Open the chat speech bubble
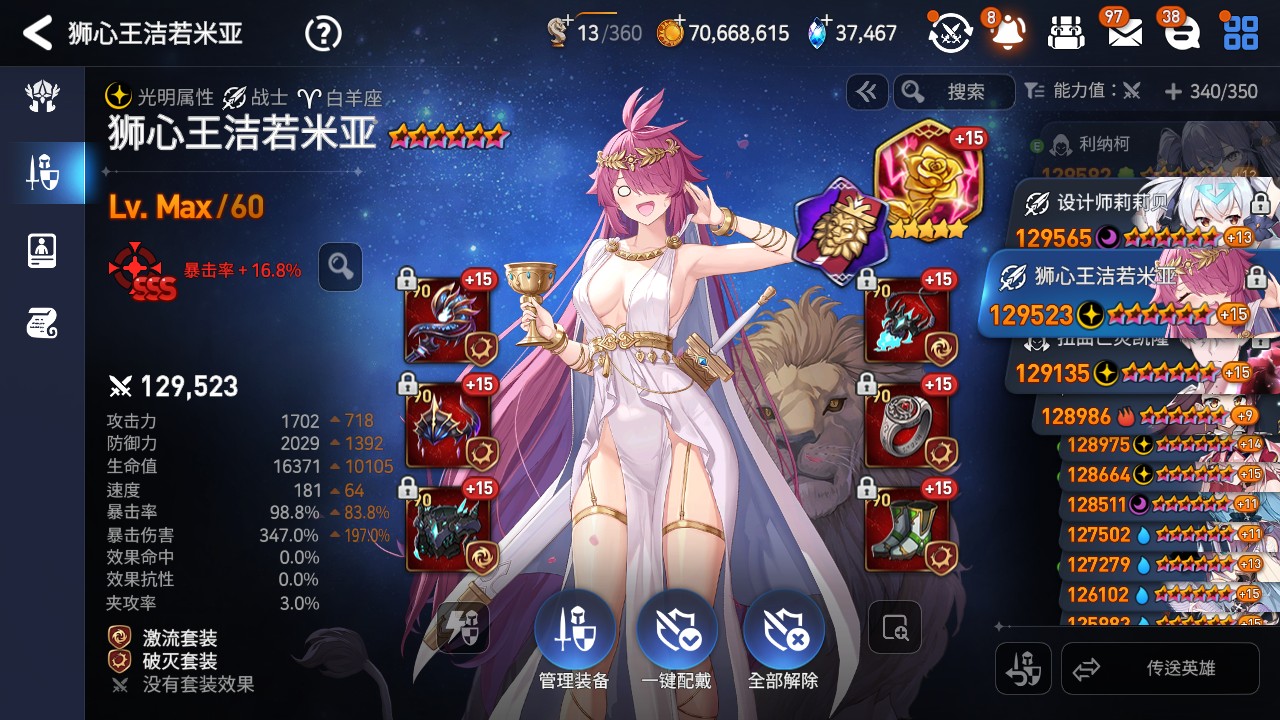The width and height of the screenshot is (1280, 720). click(x=1183, y=33)
